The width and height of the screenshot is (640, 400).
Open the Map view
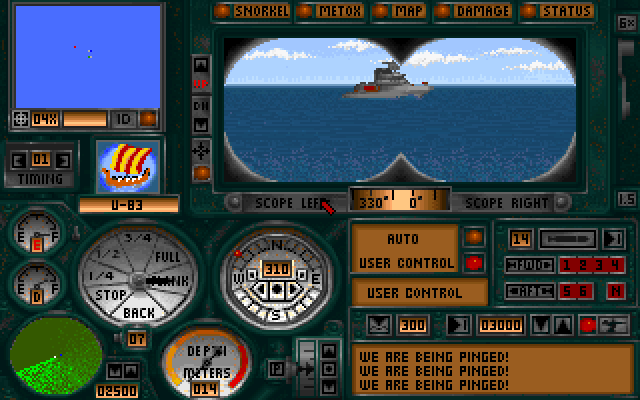click(403, 11)
